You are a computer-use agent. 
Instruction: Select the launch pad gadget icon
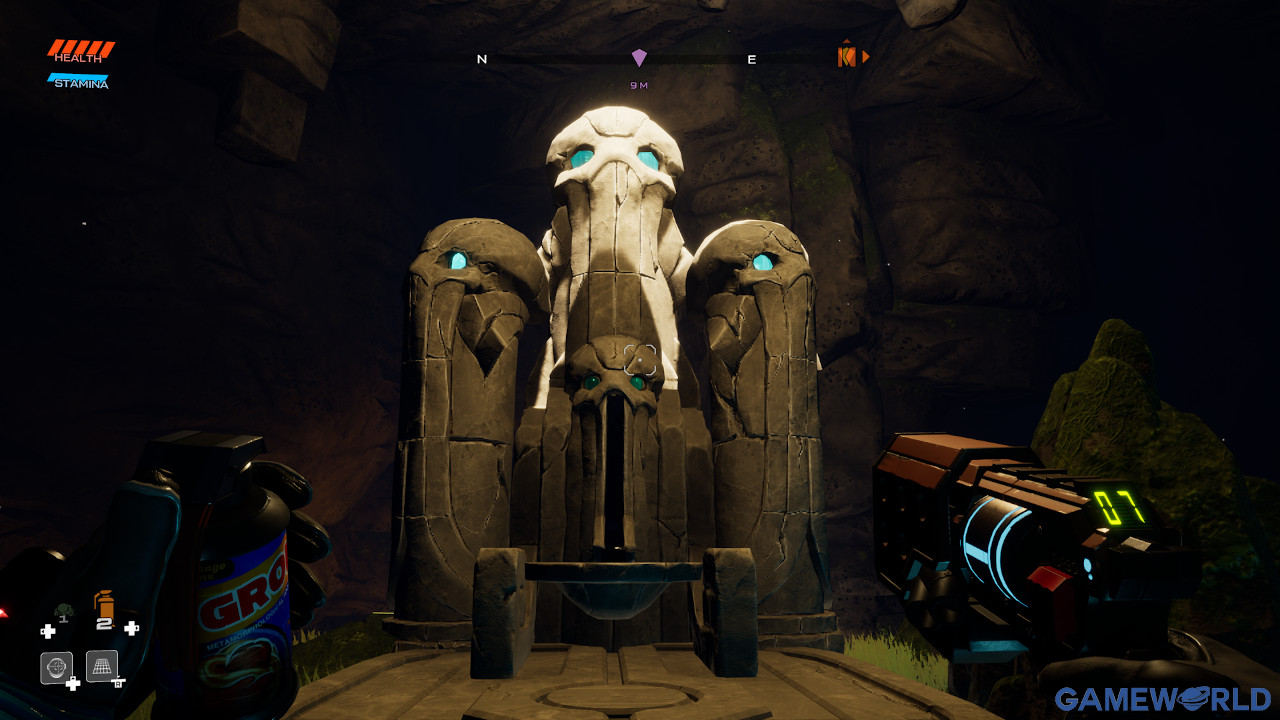pos(102,666)
